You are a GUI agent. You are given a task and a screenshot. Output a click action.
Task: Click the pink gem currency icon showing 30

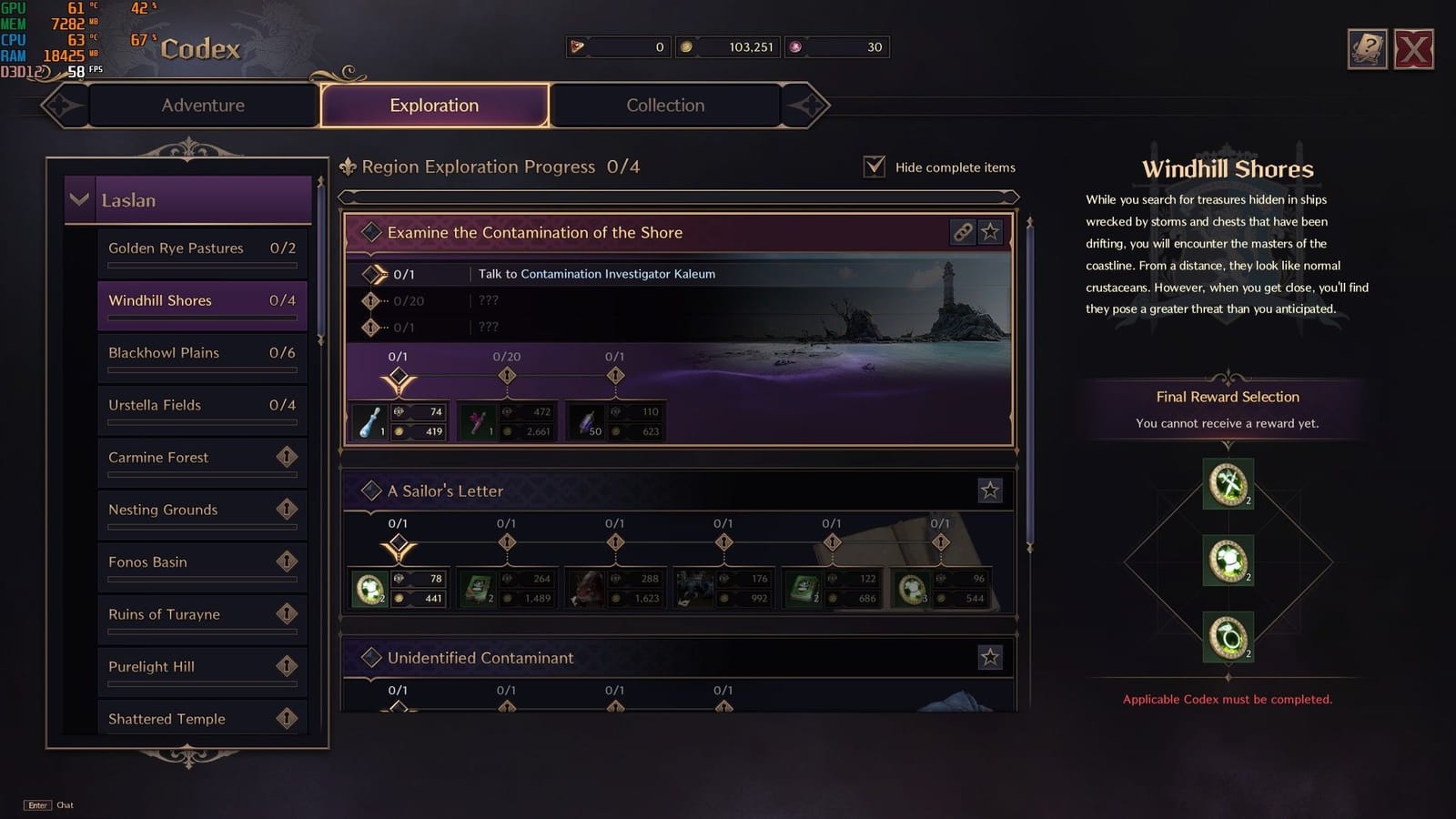click(794, 47)
